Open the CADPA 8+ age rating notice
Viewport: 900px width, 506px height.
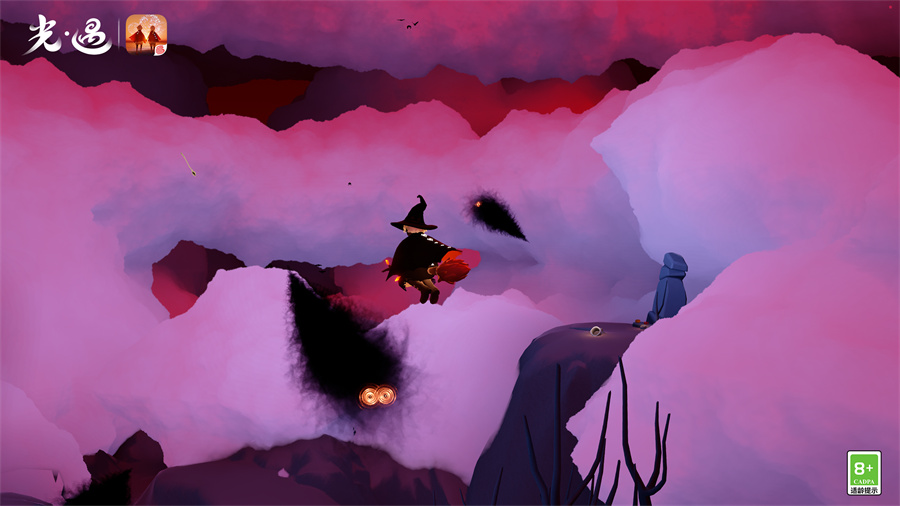863,472
